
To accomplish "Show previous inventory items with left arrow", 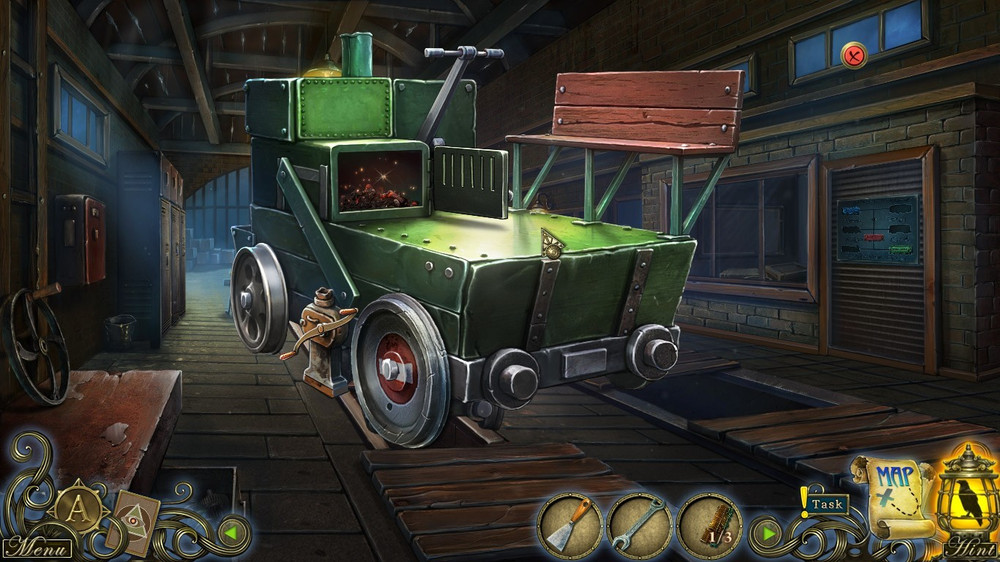I will click(x=229, y=532).
